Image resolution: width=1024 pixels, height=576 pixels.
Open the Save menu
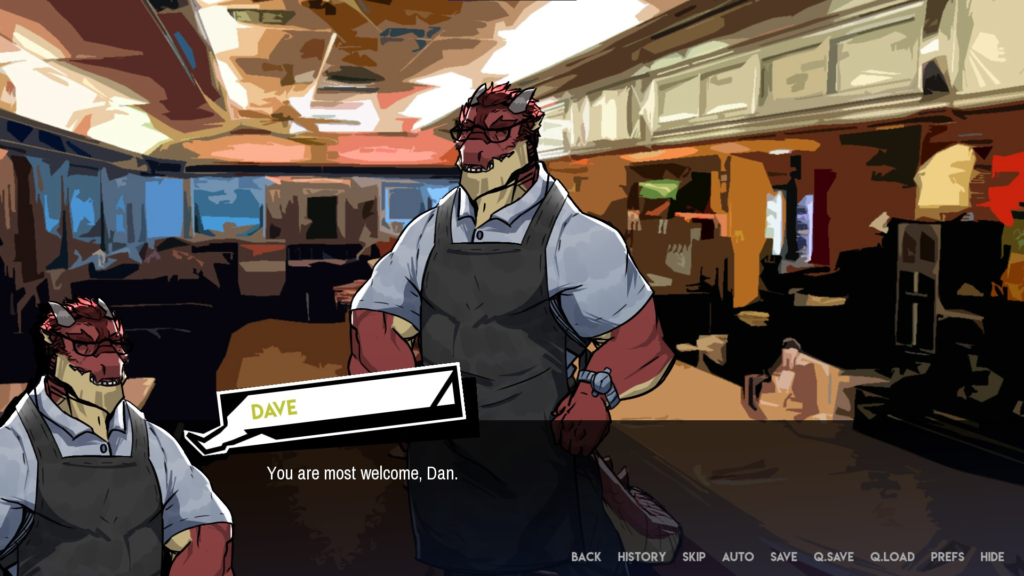[784, 557]
